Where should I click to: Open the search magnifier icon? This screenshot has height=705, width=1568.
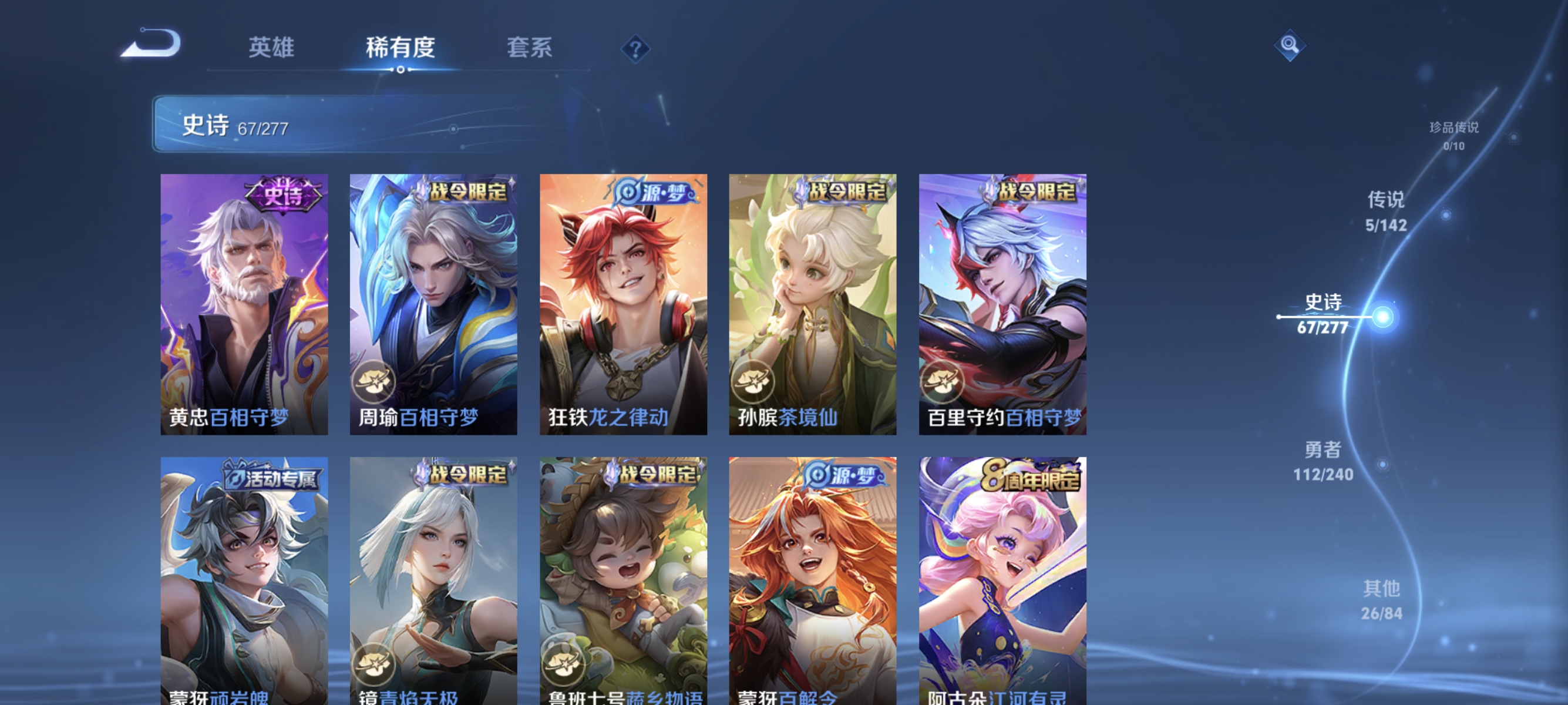click(1289, 45)
